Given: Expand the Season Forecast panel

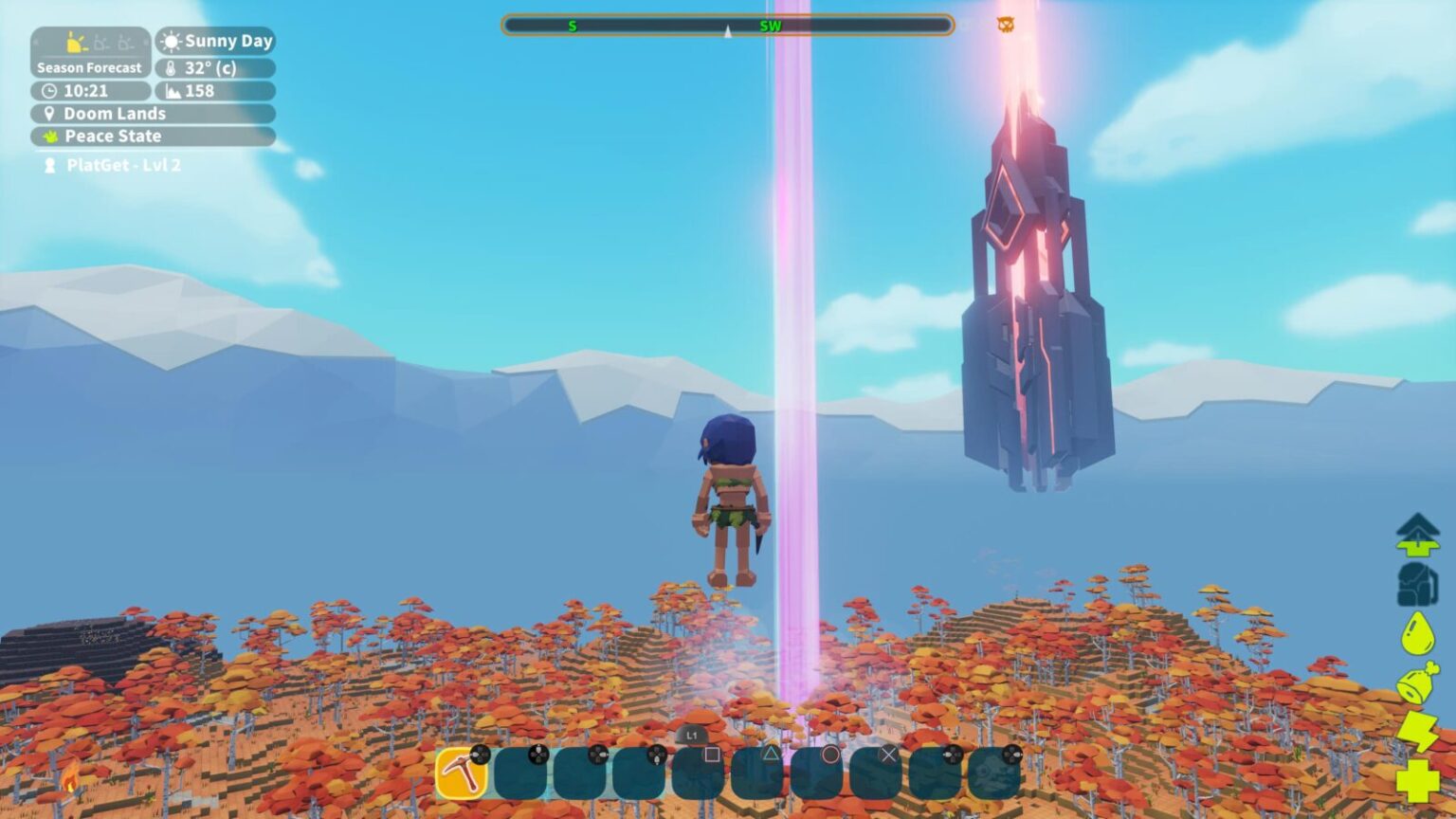Looking at the screenshot, I should click(89, 67).
